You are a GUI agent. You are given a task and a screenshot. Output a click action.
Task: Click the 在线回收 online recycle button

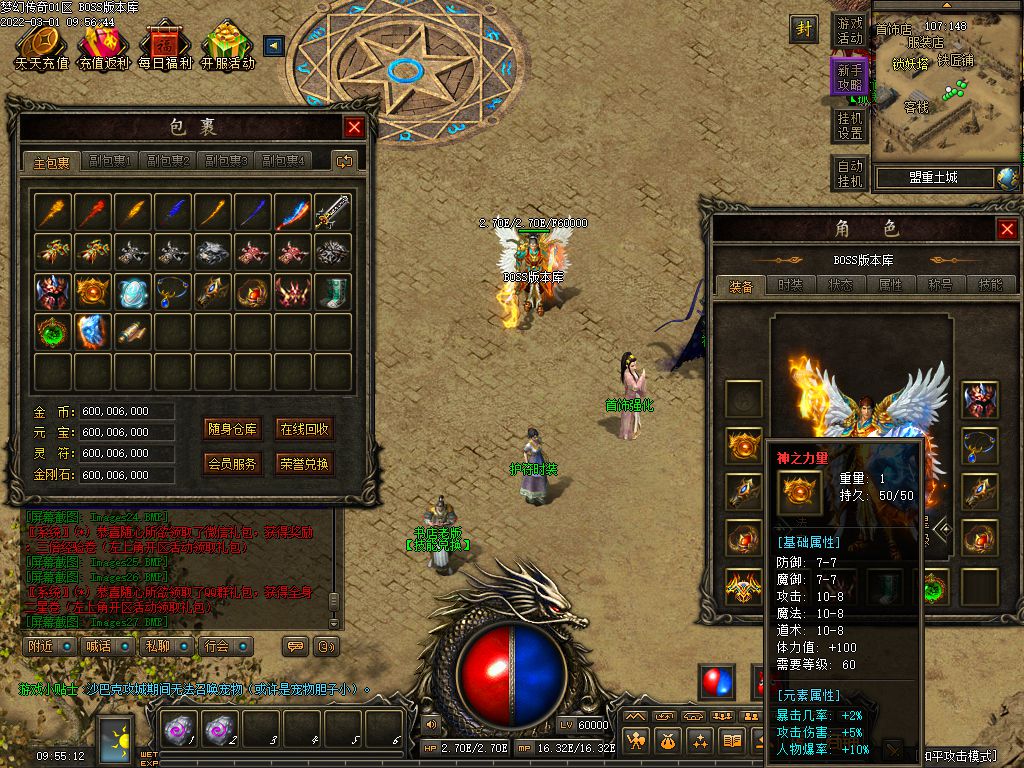coord(304,430)
